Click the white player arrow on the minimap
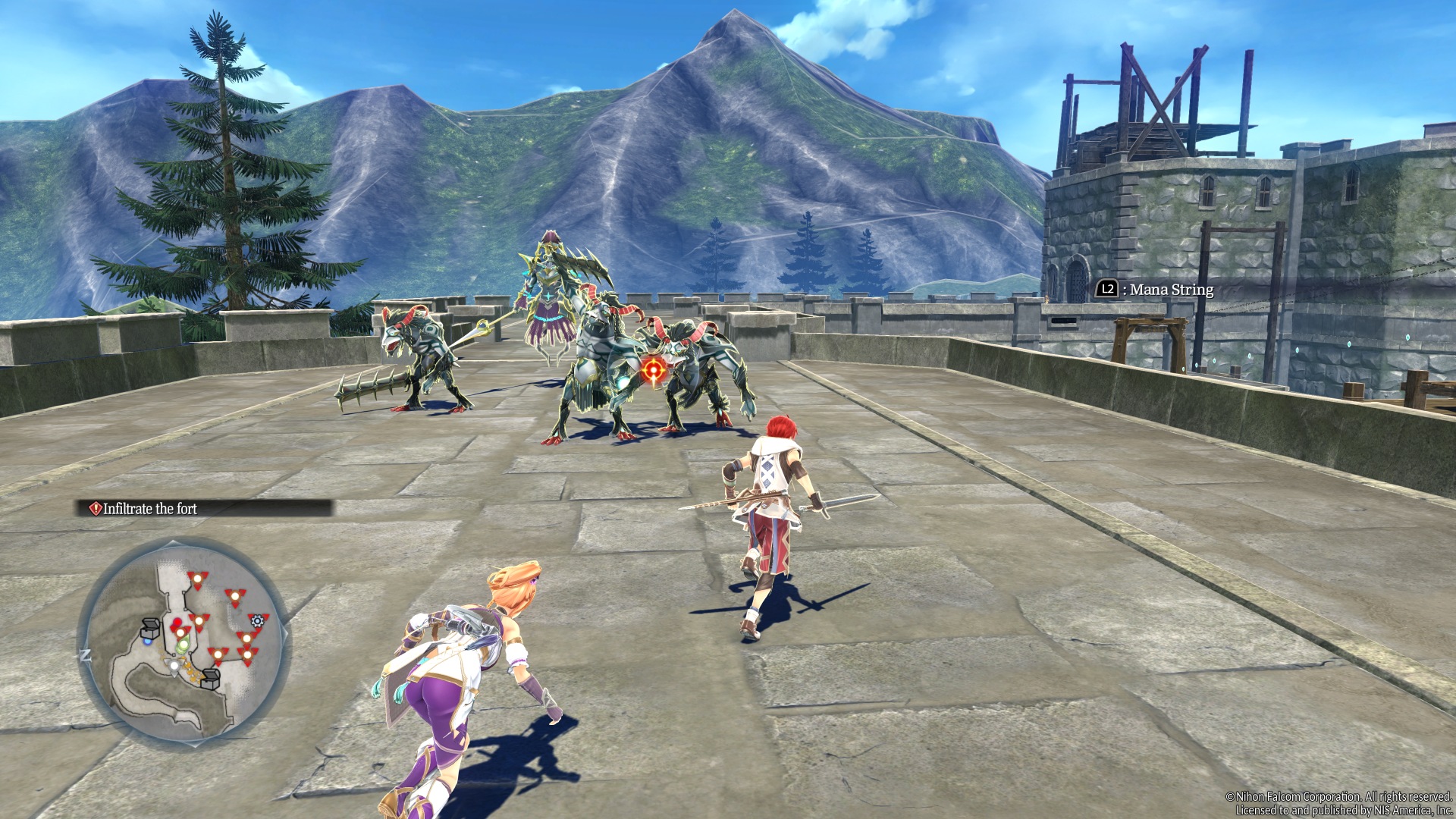Image resolution: width=1456 pixels, height=819 pixels. point(174,664)
